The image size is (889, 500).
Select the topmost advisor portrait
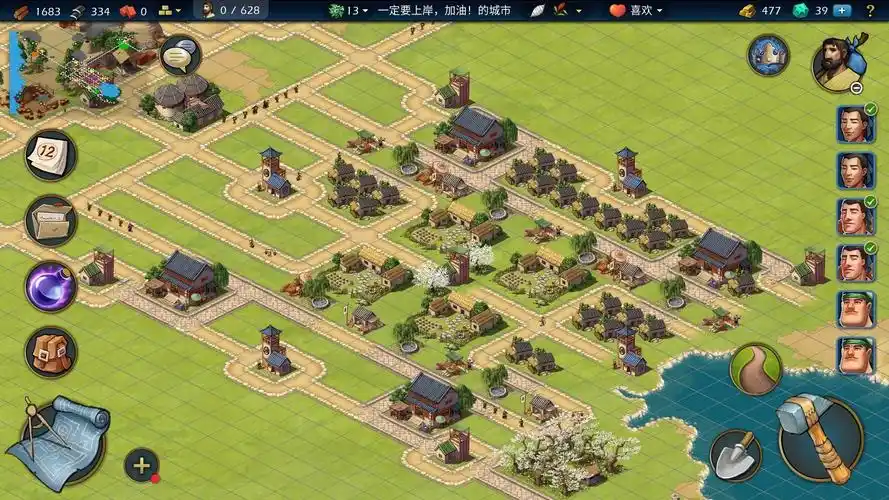(x=855, y=125)
